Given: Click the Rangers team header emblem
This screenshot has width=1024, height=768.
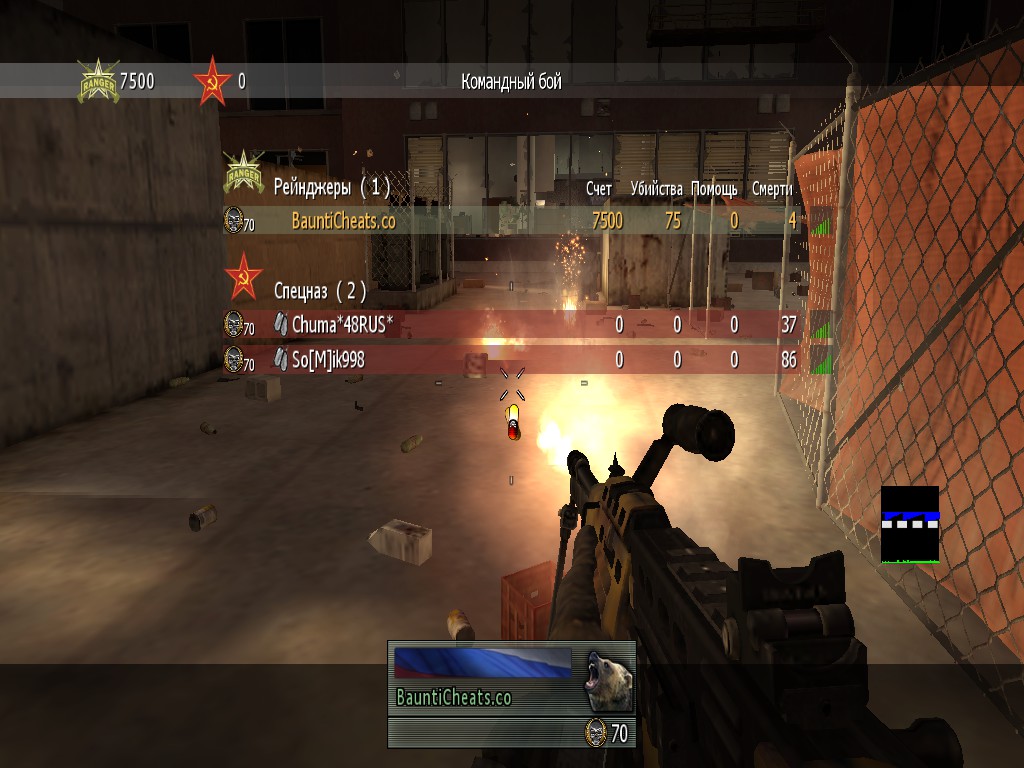Looking at the screenshot, I should (243, 173).
